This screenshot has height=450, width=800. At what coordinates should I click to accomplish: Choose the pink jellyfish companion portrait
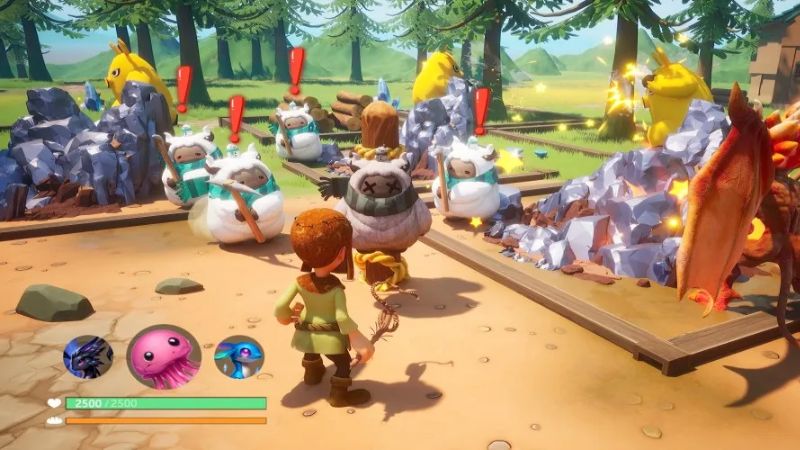point(163,356)
